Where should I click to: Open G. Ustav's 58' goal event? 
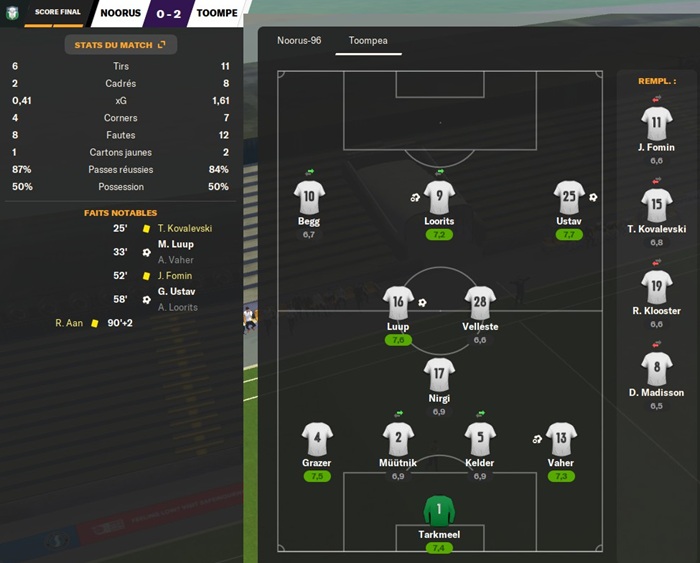pyautogui.click(x=175, y=292)
